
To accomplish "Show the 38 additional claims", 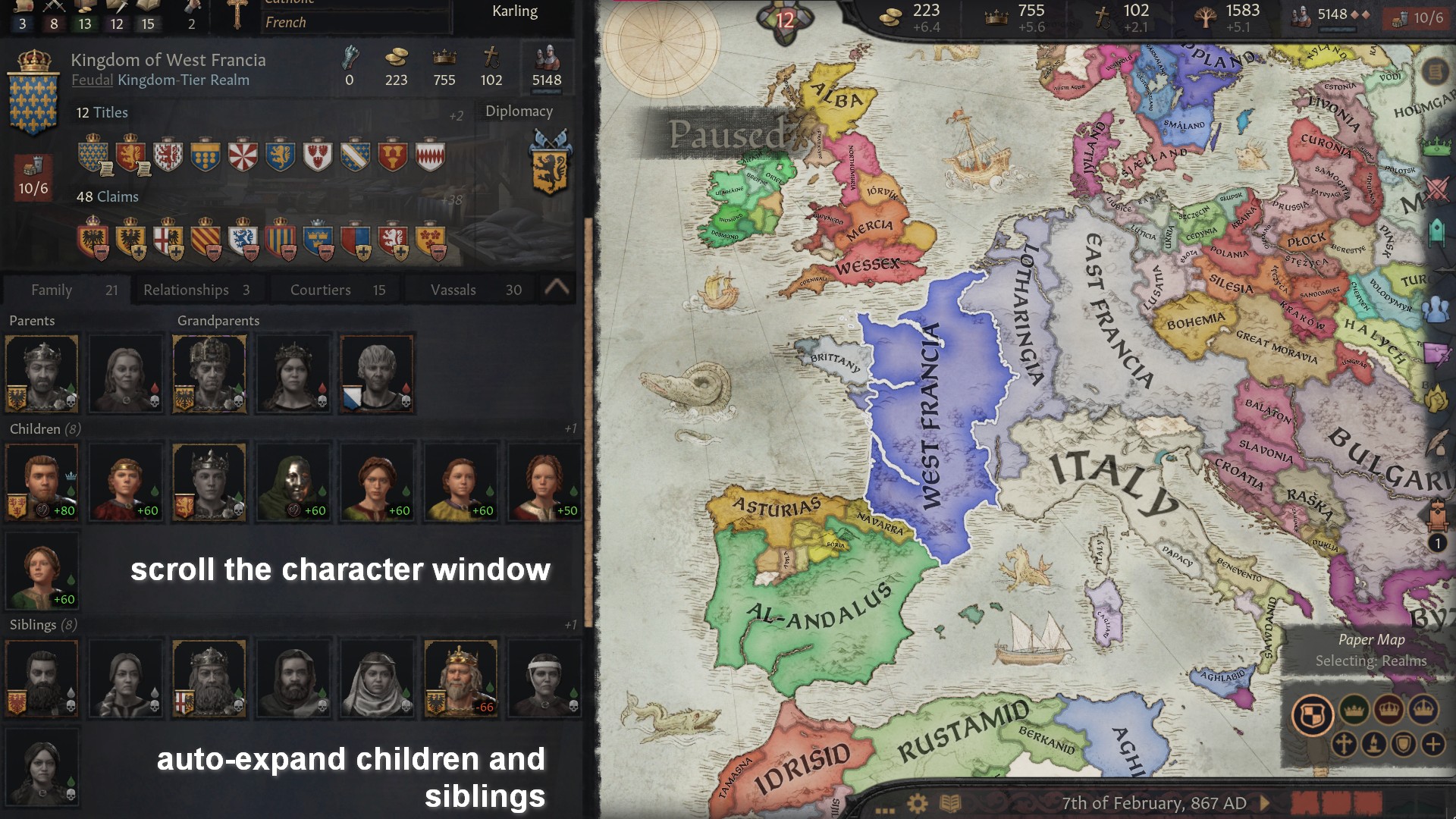I will 450,201.
